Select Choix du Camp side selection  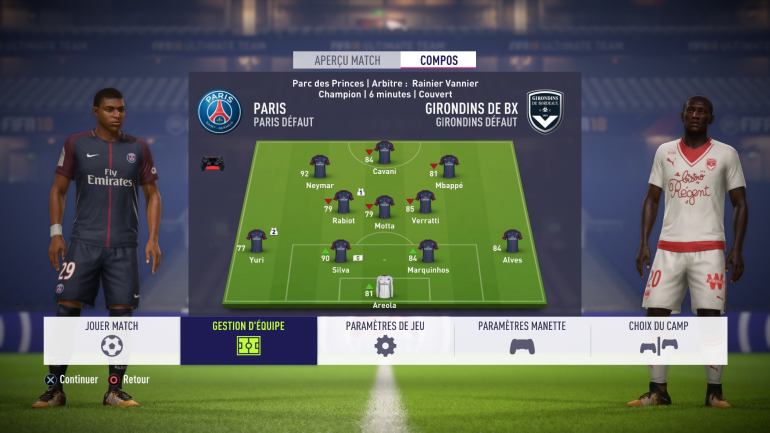658,340
